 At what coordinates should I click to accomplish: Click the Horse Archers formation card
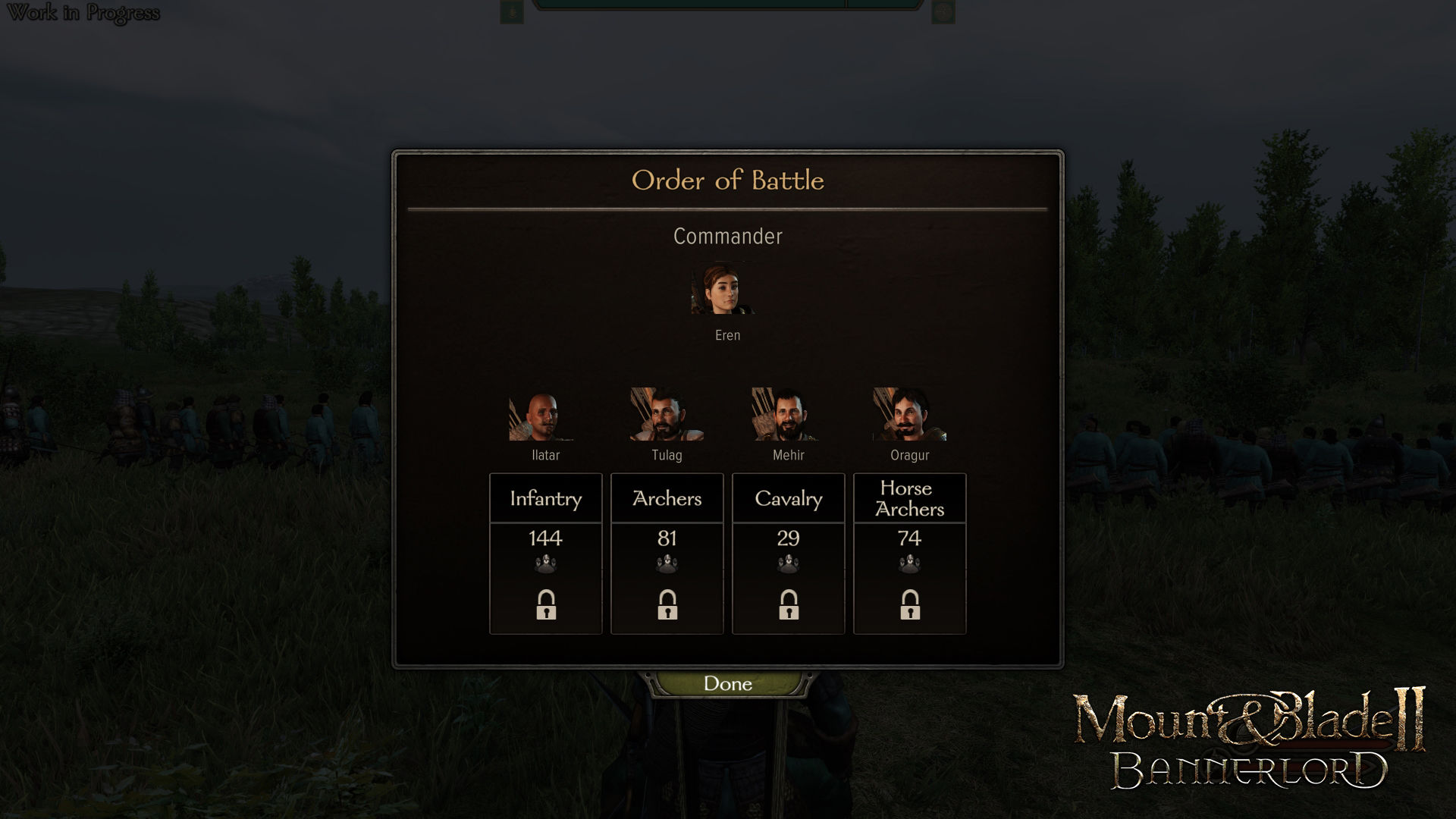point(909,554)
